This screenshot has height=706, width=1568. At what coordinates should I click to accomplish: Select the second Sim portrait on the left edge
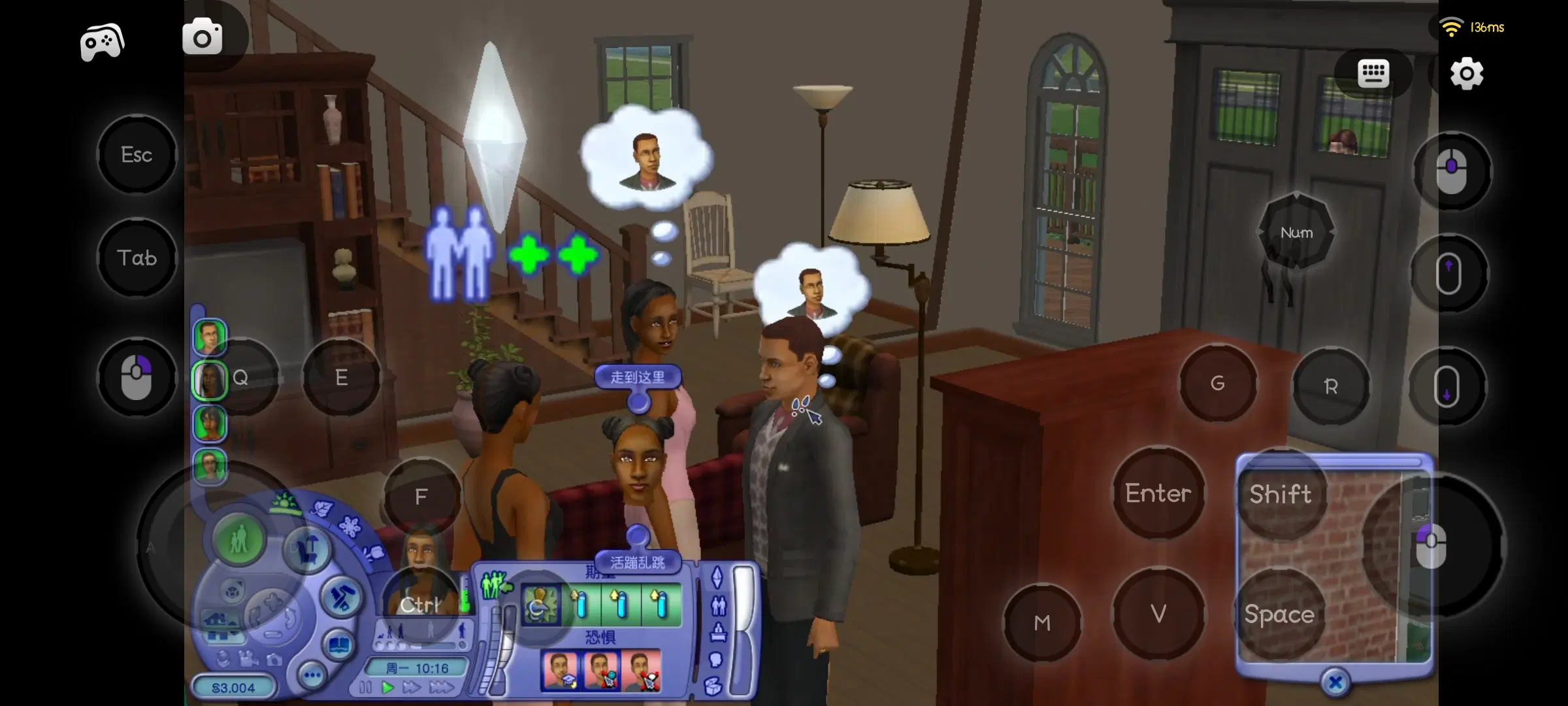(x=210, y=378)
